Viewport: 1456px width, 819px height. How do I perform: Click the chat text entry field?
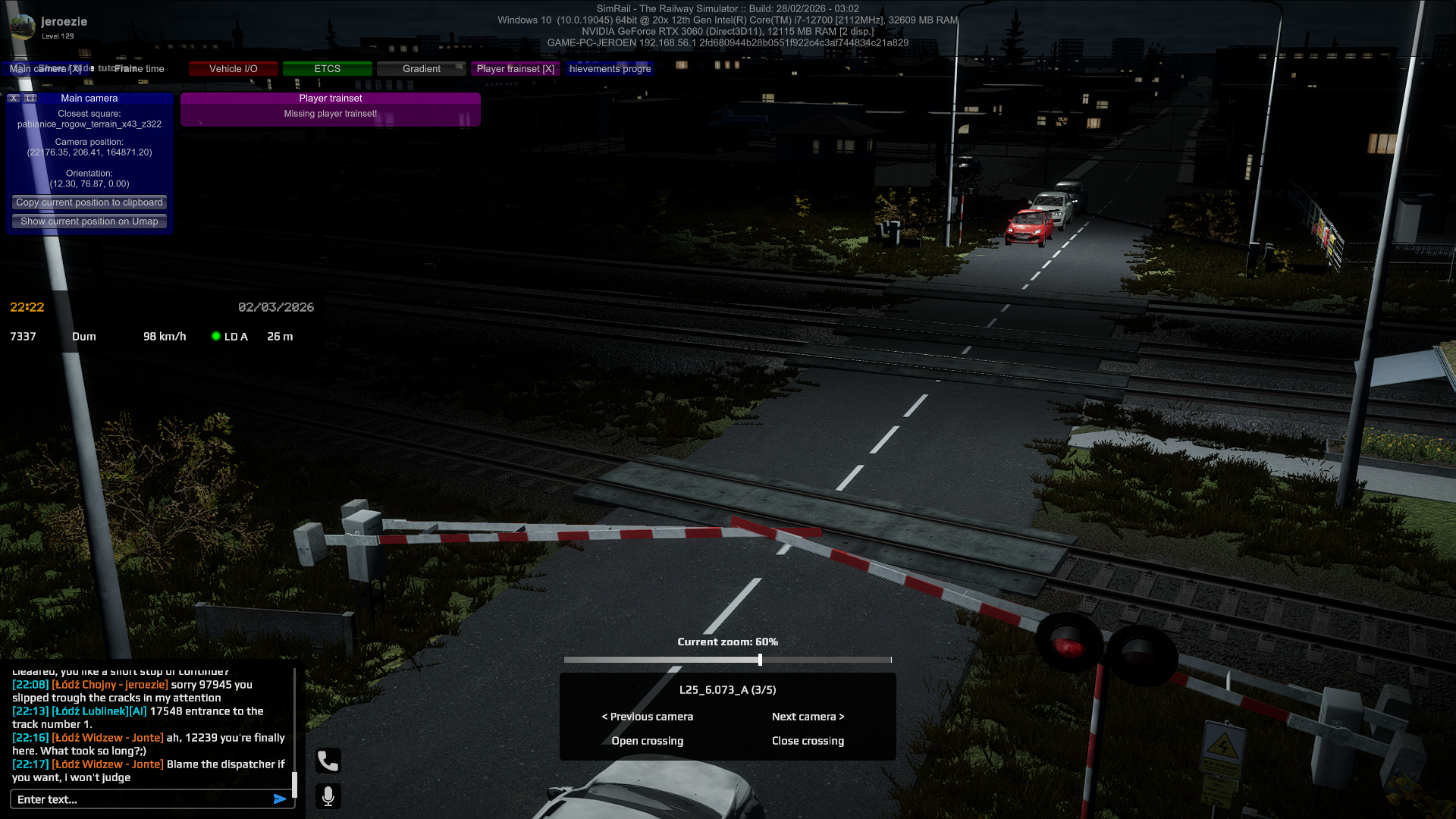[140, 799]
